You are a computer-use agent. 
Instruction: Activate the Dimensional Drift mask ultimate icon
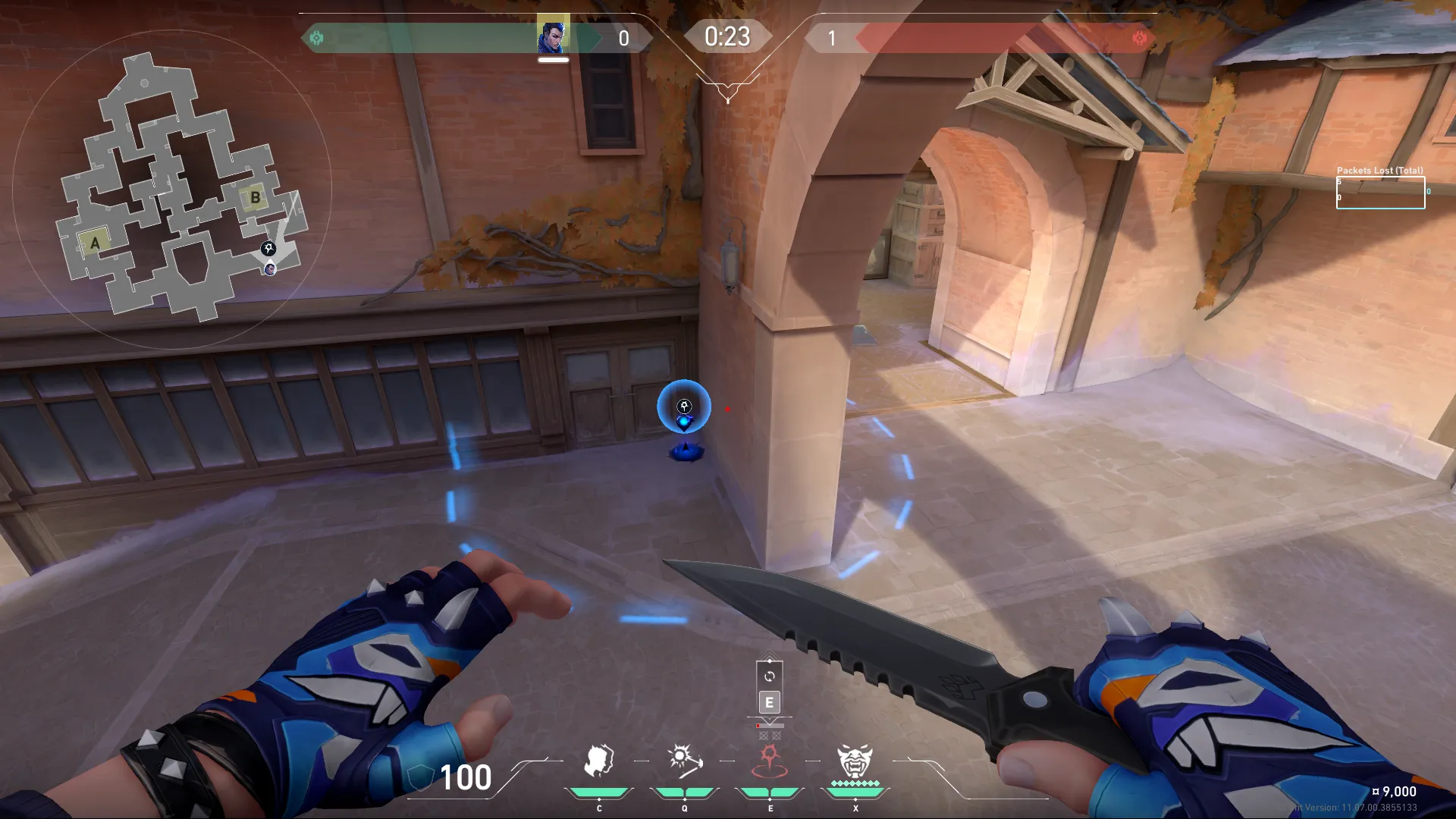pos(855,761)
